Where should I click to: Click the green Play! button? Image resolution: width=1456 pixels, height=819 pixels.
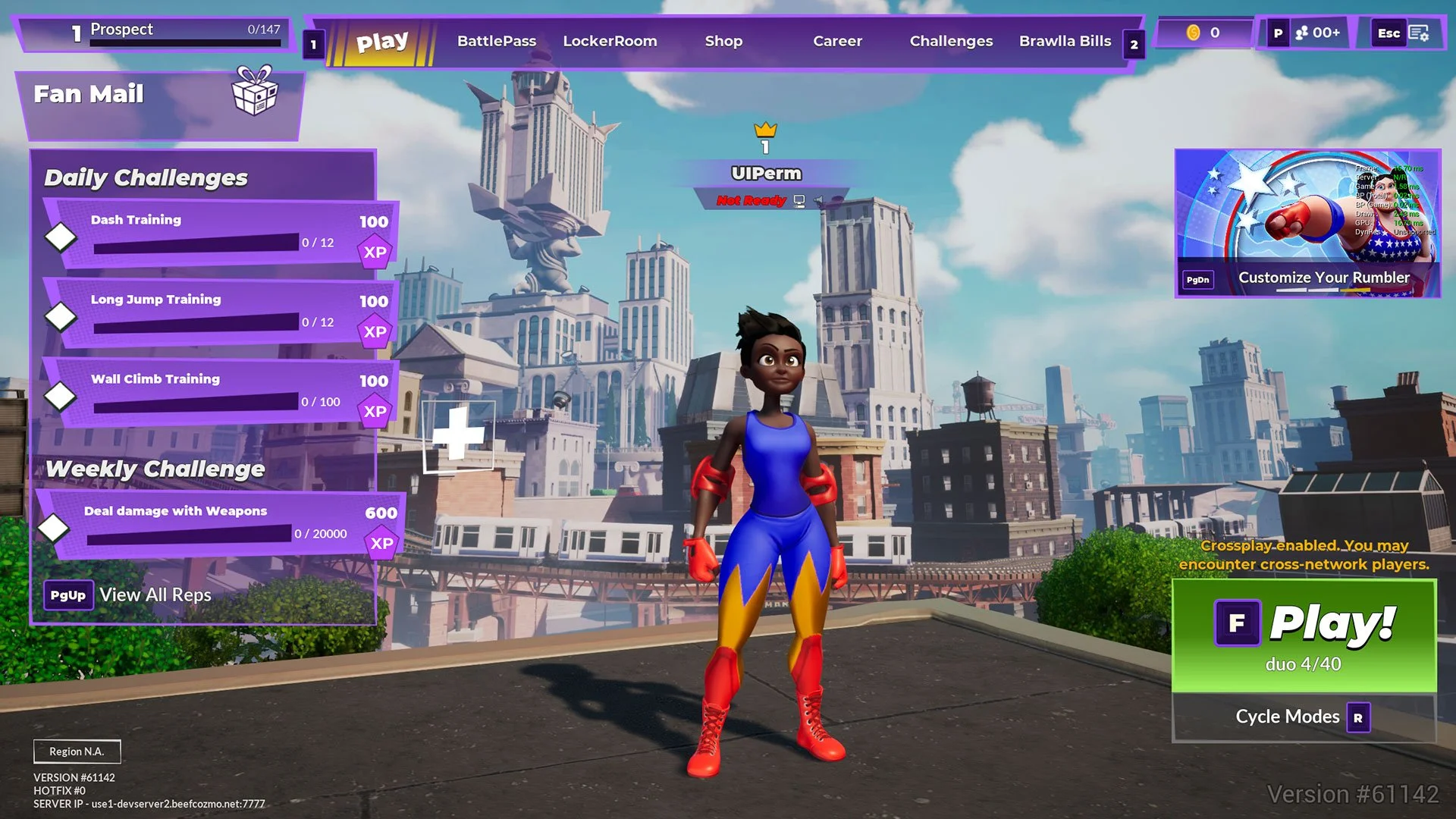1304,635
